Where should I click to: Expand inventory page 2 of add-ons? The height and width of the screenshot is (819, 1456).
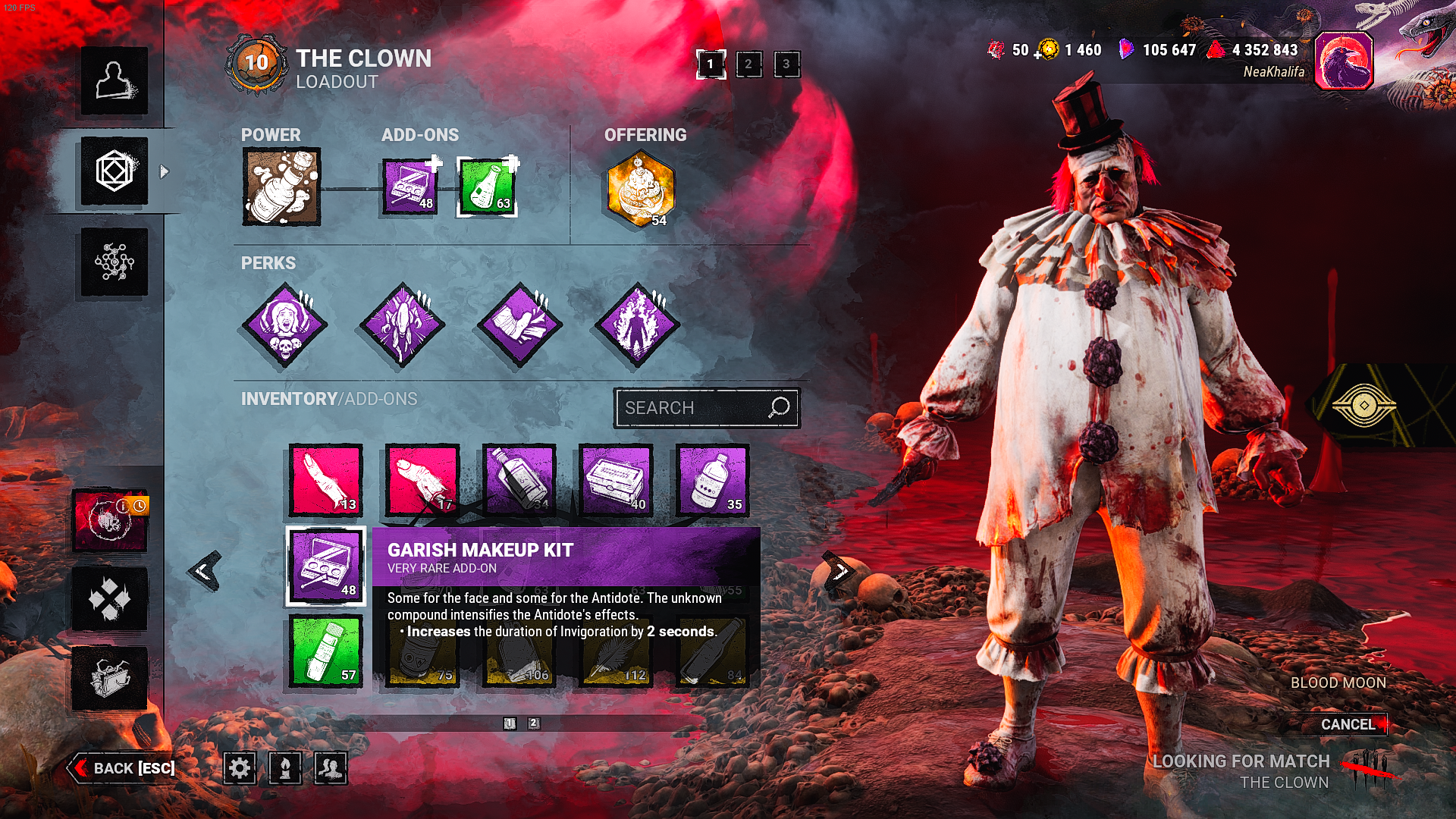[535, 724]
